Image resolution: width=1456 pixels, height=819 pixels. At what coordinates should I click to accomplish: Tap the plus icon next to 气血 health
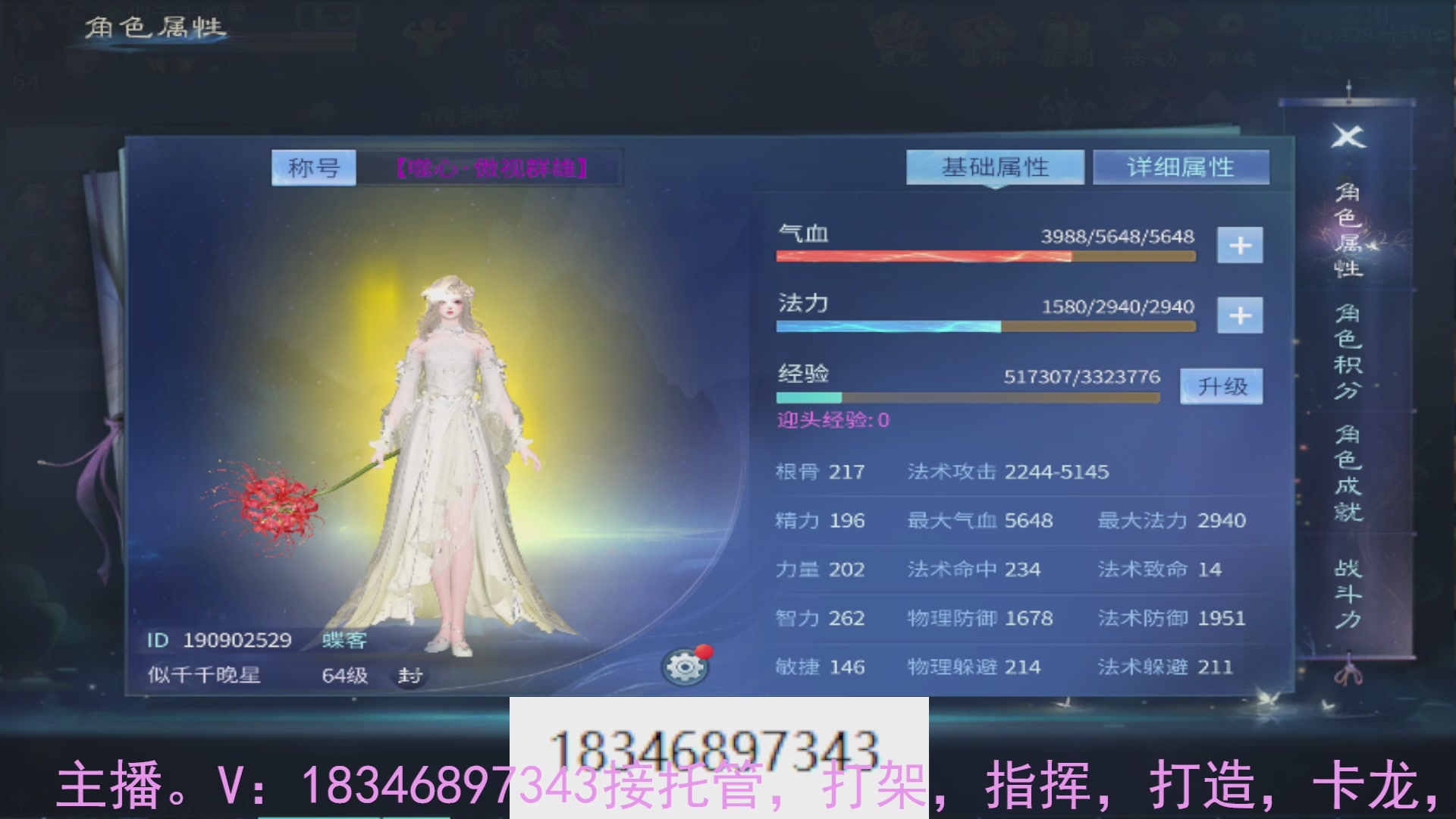tap(1241, 245)
